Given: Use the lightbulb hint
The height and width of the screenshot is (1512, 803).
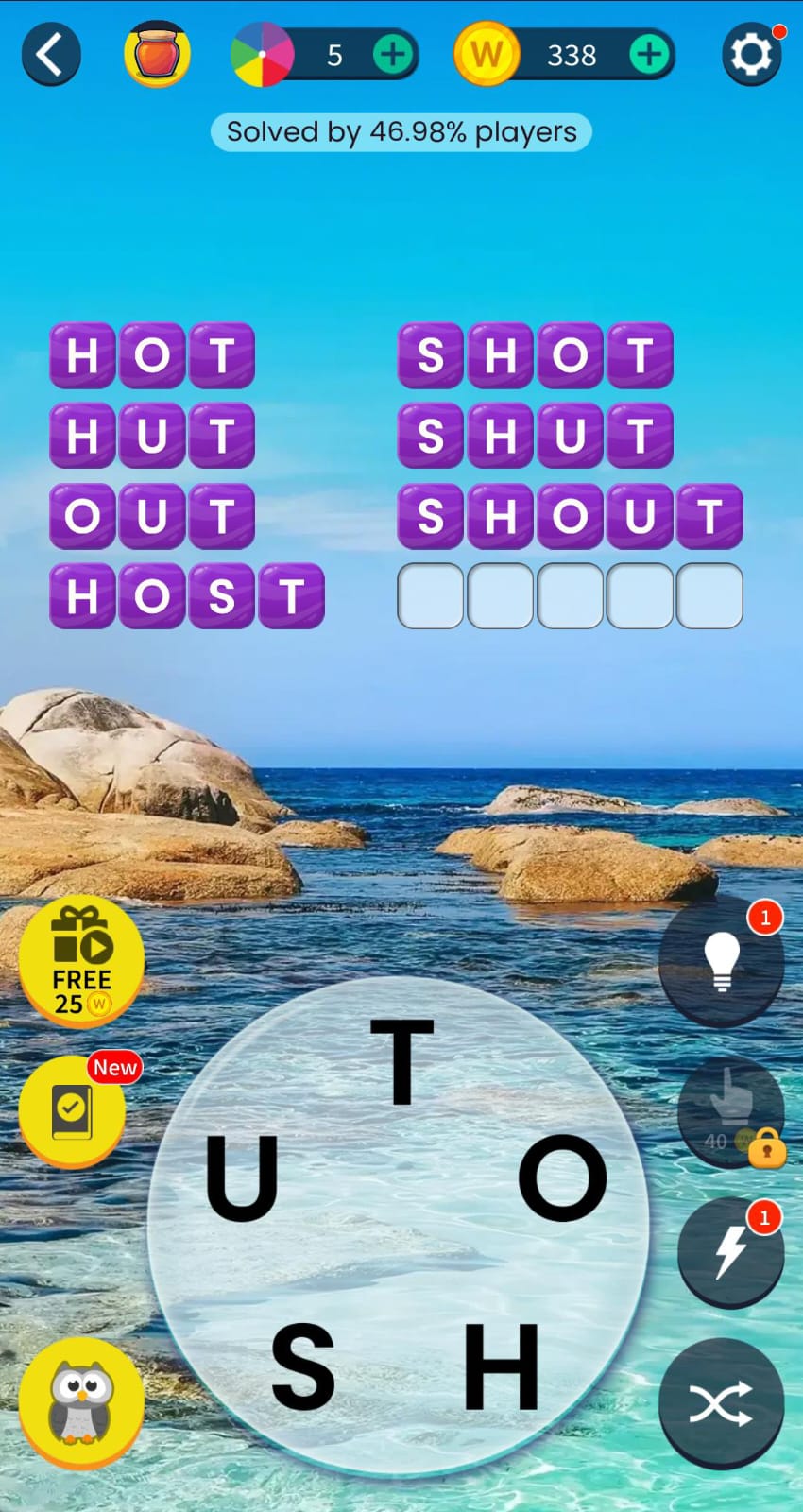Looking at the screenshot, I should tap(722, 962).
